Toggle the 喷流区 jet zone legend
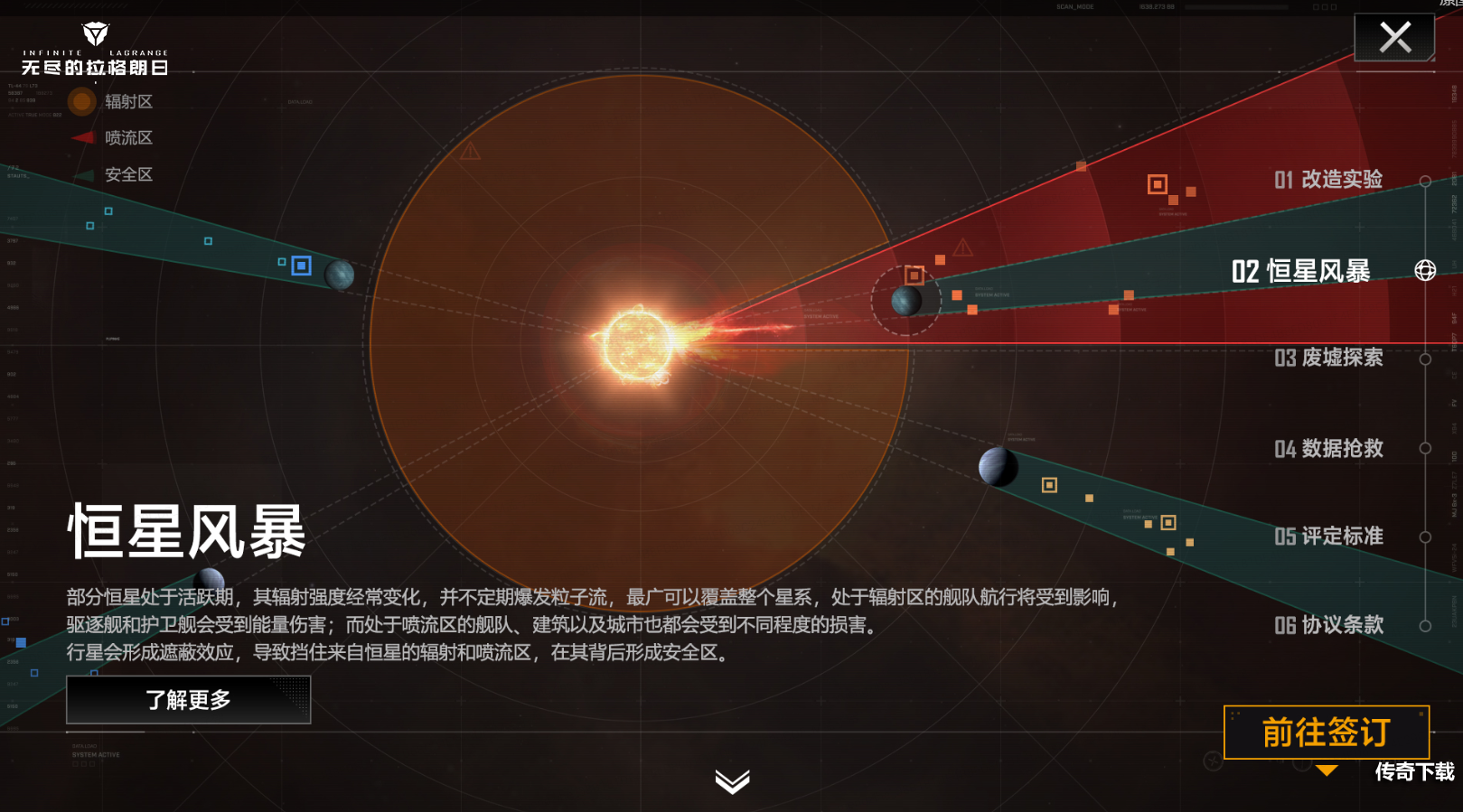This screenshot has width=1463, height=812. click(x=129, y=138)
